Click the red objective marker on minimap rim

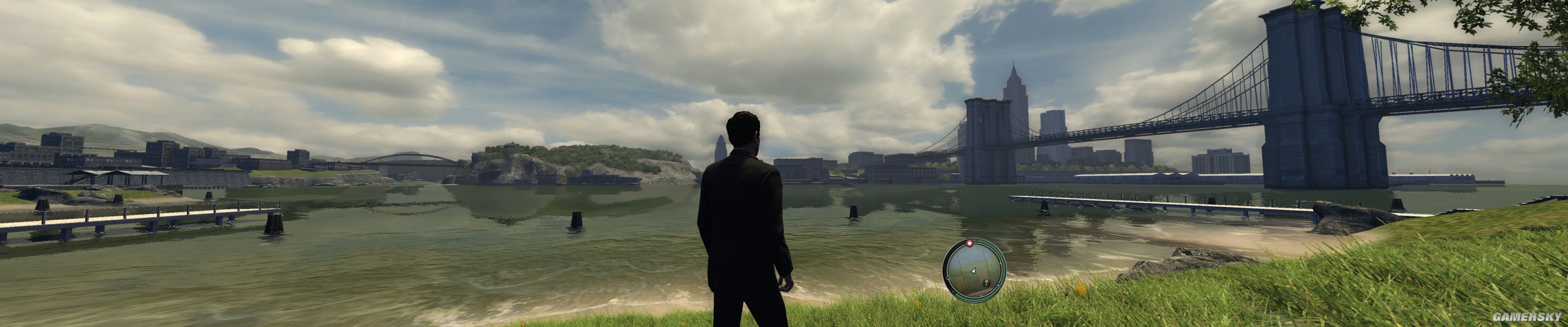click(x=970, y=244)
